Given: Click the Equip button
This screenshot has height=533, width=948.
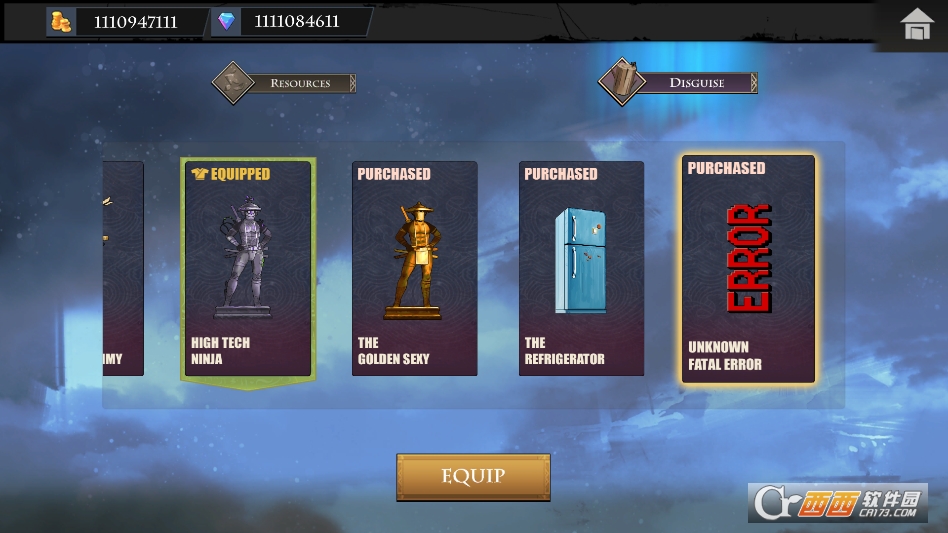Looking at the screenshot, I should point(473,477).
